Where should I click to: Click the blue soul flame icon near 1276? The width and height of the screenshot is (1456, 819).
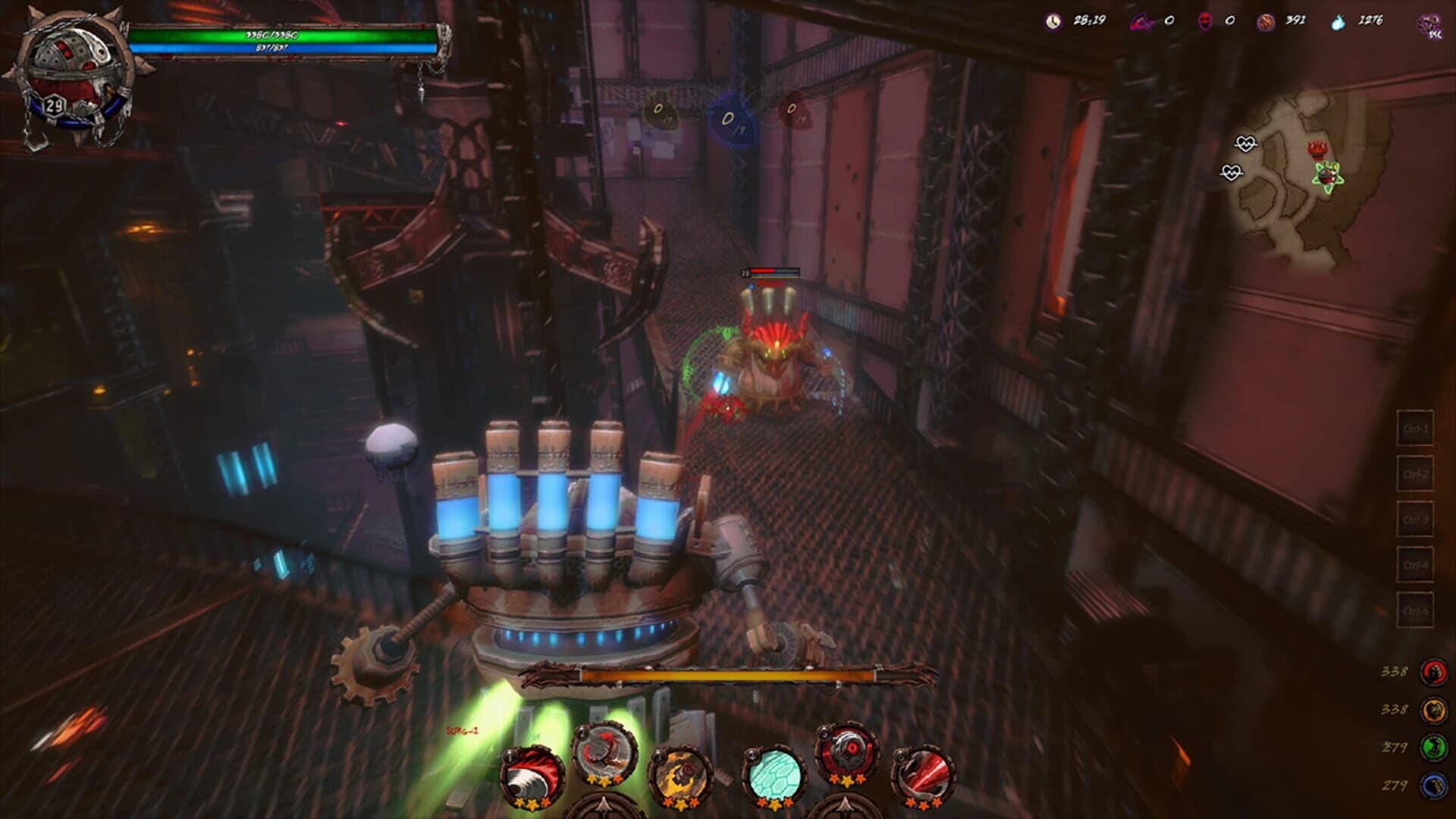pos(1338,23)
